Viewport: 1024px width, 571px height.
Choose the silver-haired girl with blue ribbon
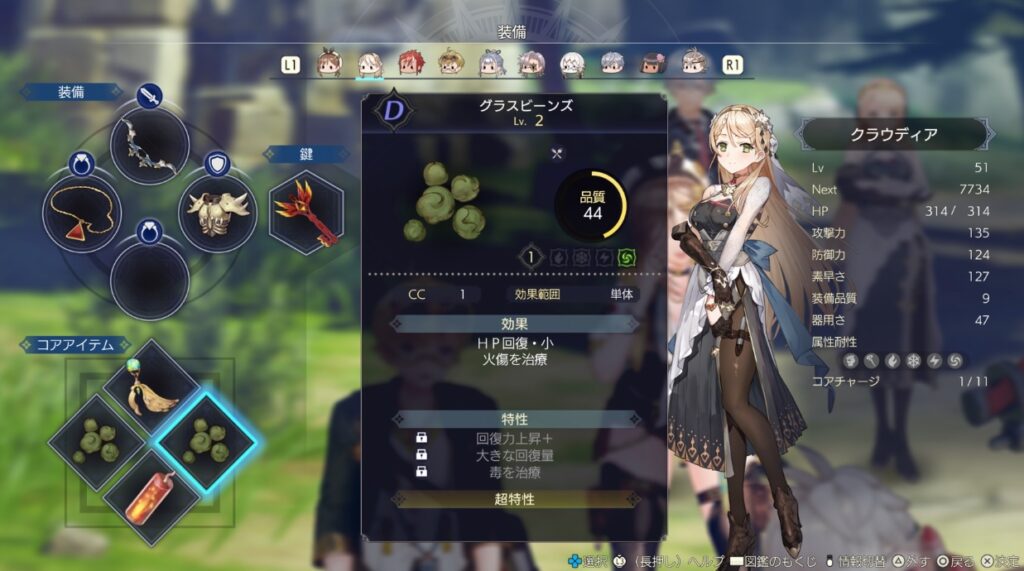490,64
